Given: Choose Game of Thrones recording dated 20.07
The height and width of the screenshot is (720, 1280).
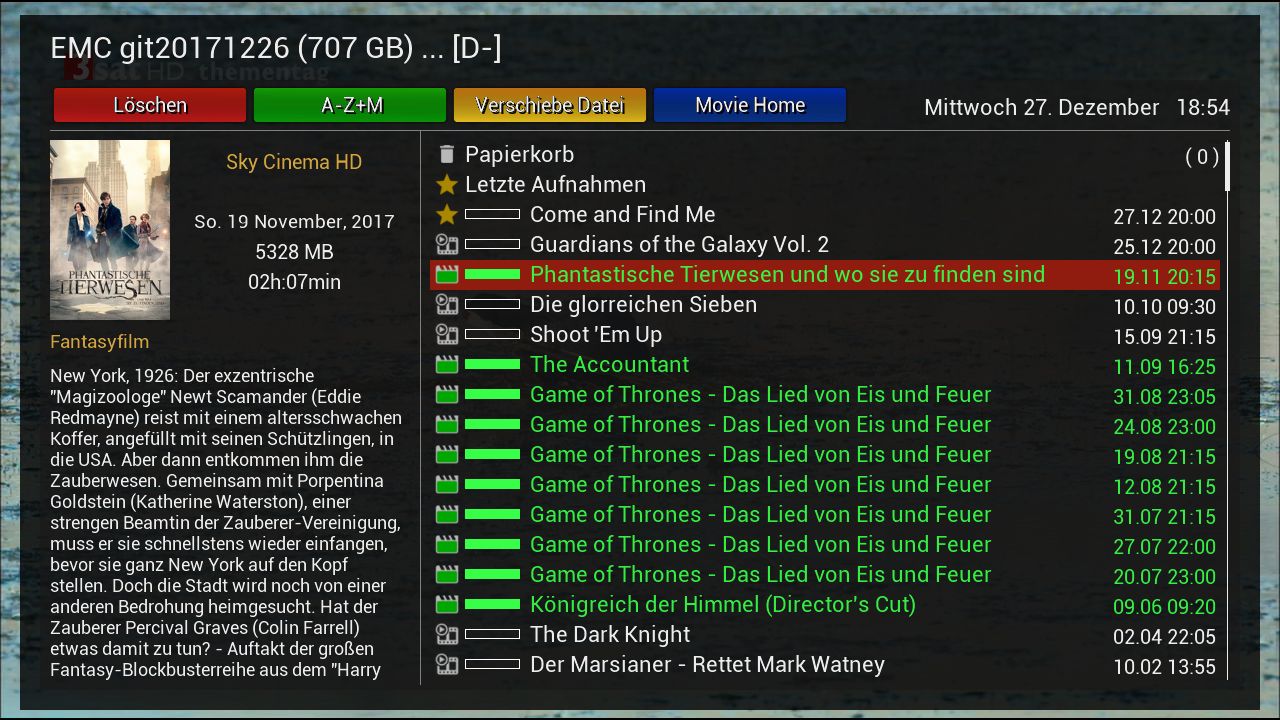Looking at the screenshot, I should [760, 575].
